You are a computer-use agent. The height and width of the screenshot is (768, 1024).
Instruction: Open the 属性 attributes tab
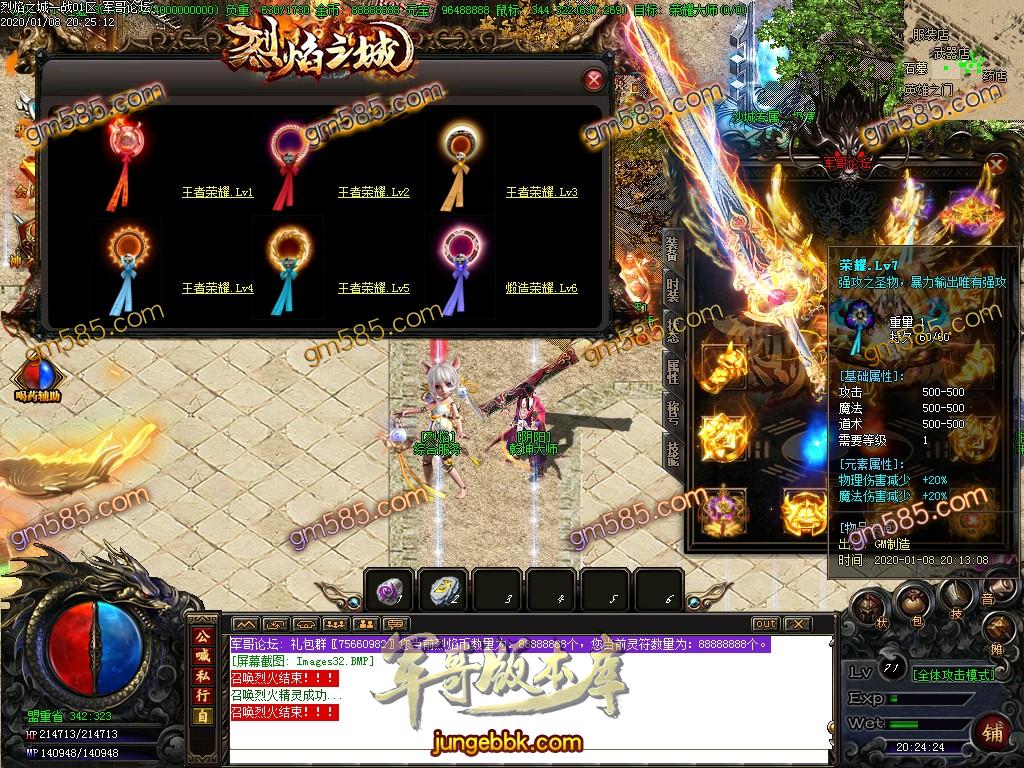[672, 372]
